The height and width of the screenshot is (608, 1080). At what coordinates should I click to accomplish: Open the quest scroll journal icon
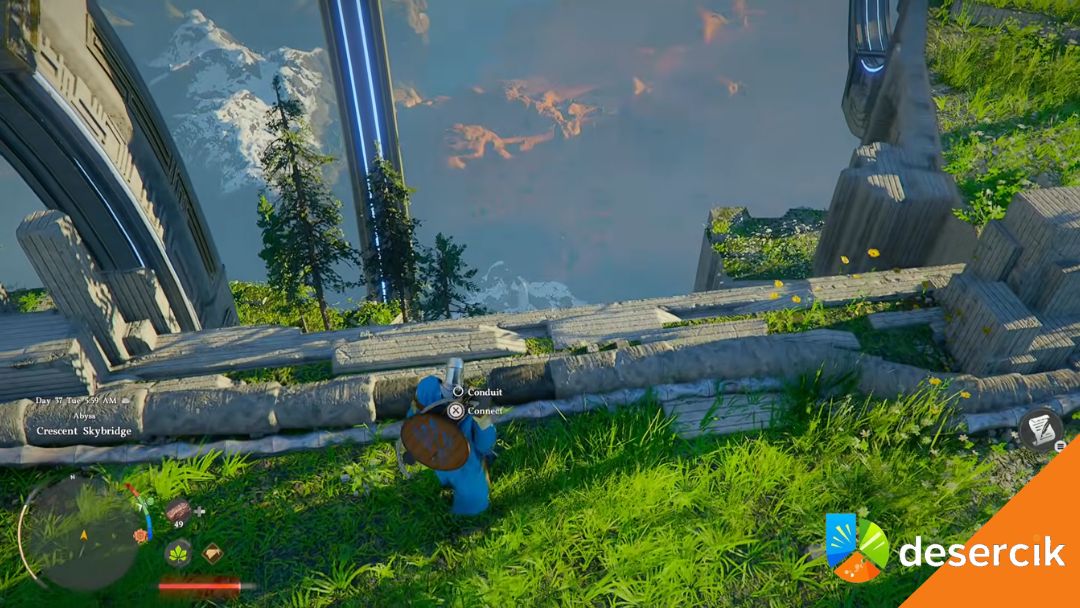[1040, 430]
